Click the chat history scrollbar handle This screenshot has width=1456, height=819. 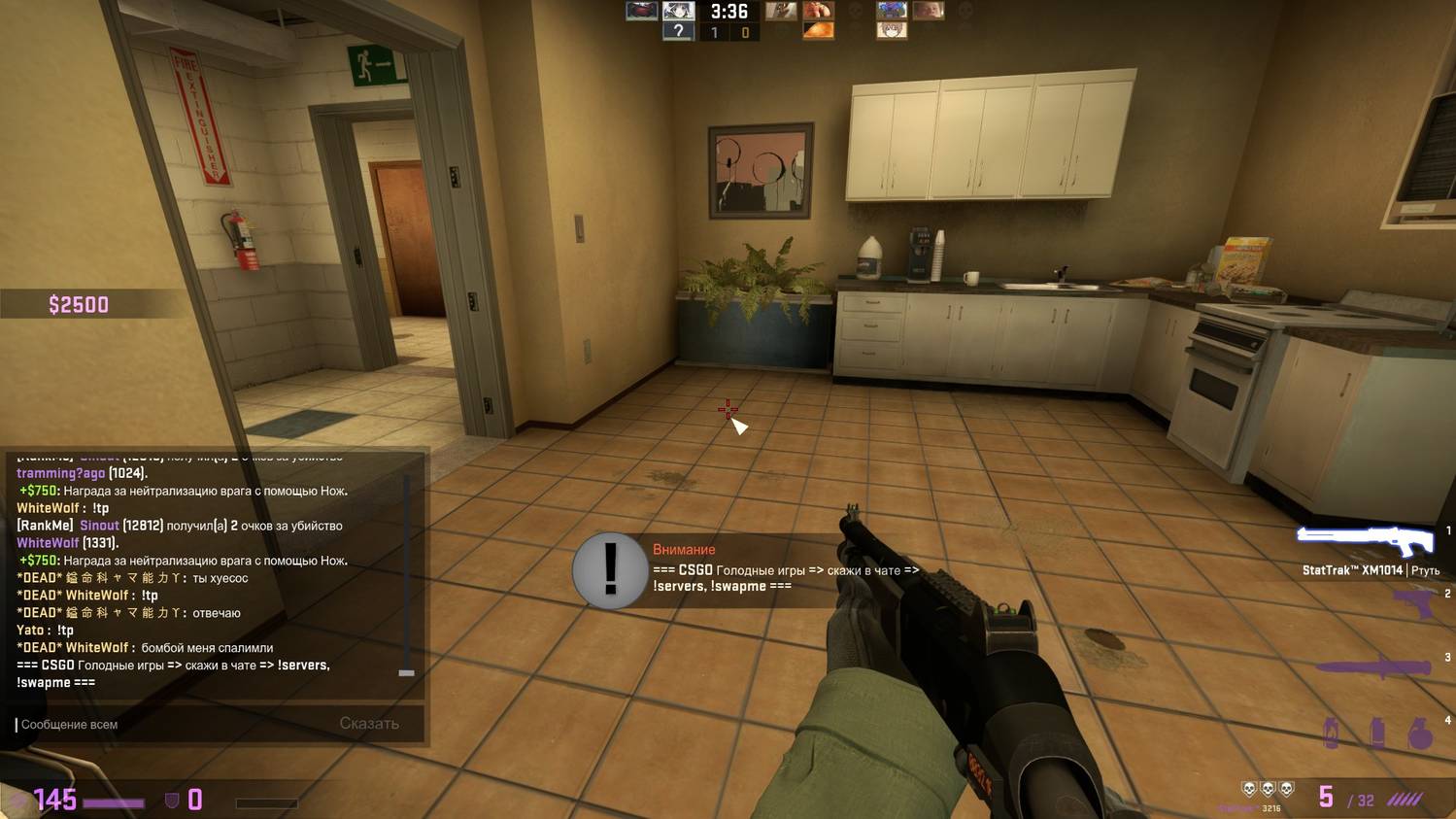(x=406, y=672)
